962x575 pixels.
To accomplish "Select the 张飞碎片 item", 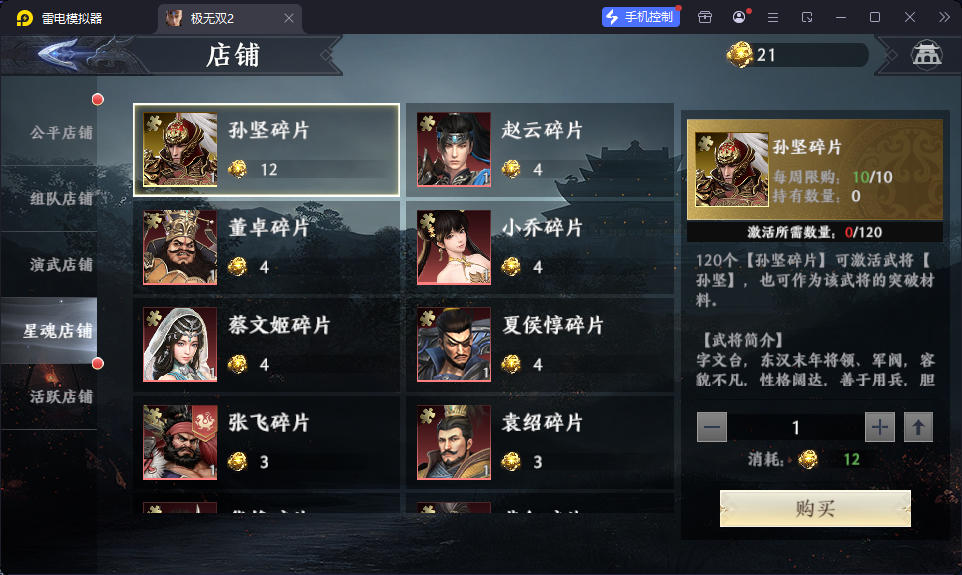I will [x=266, y=442].
